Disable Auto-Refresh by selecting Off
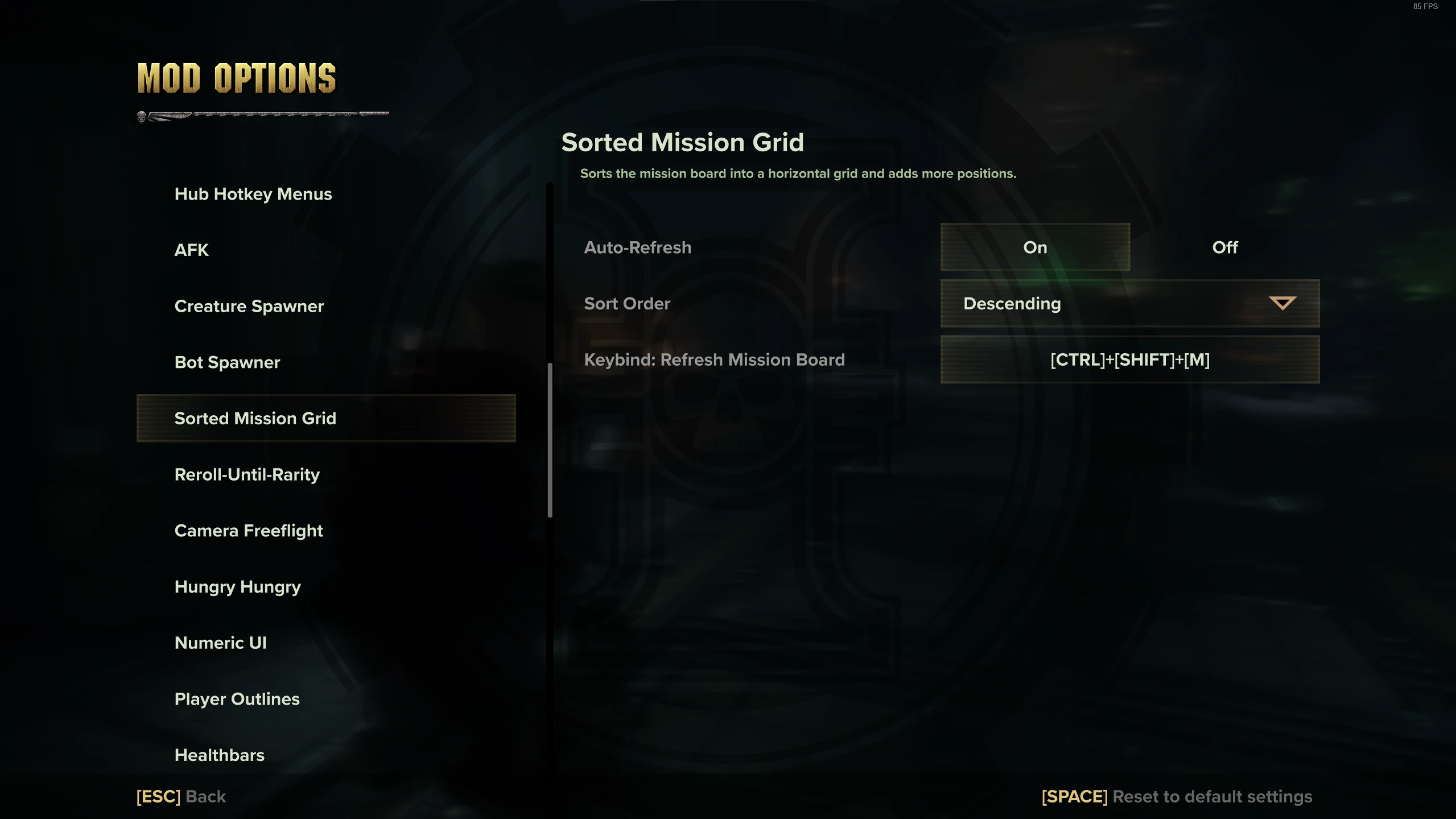Viewport: 1456px width, 819px height. coord(1224,247)
